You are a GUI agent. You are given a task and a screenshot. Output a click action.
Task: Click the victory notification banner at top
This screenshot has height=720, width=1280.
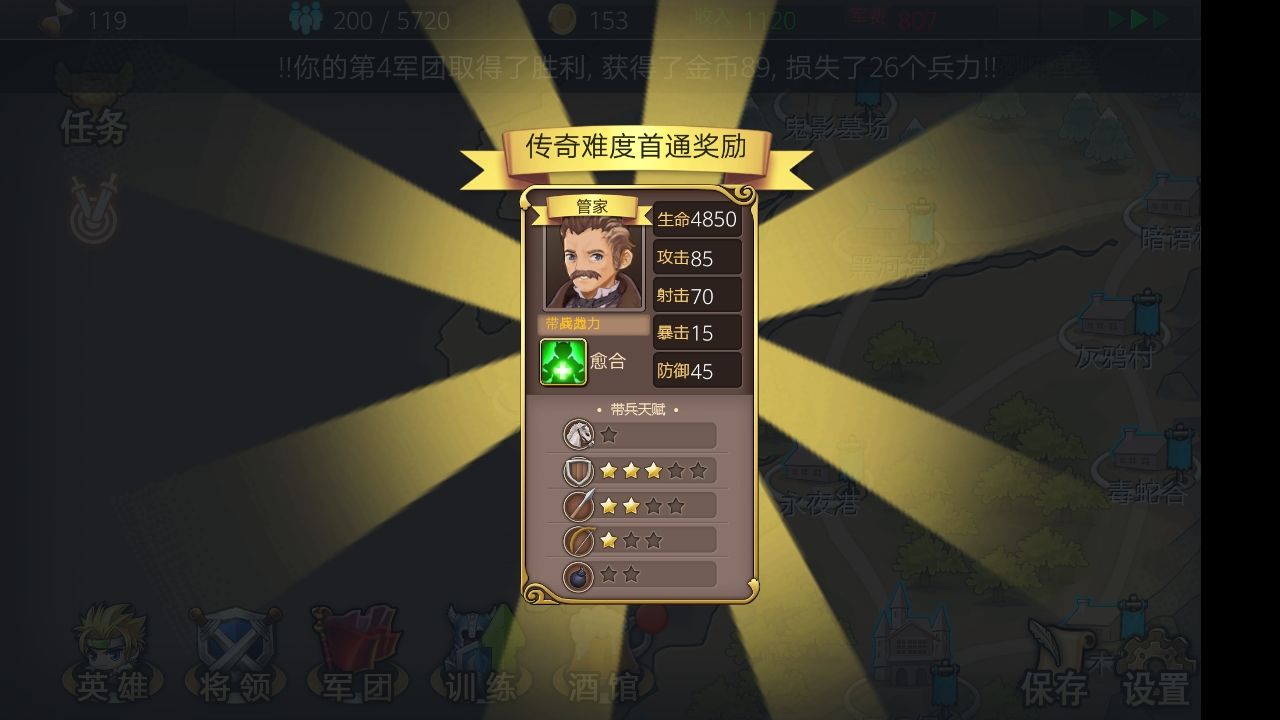coord(640,61)
